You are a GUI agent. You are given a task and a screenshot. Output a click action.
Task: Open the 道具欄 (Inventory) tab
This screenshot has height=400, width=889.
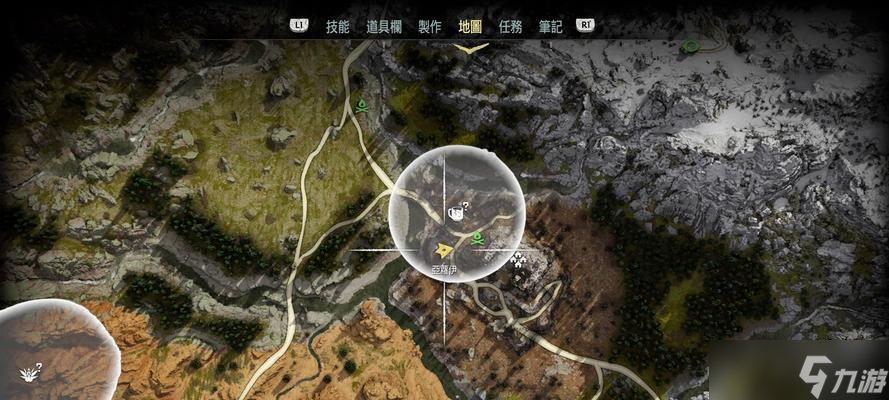pyautogui.click(x=385, y=27)
